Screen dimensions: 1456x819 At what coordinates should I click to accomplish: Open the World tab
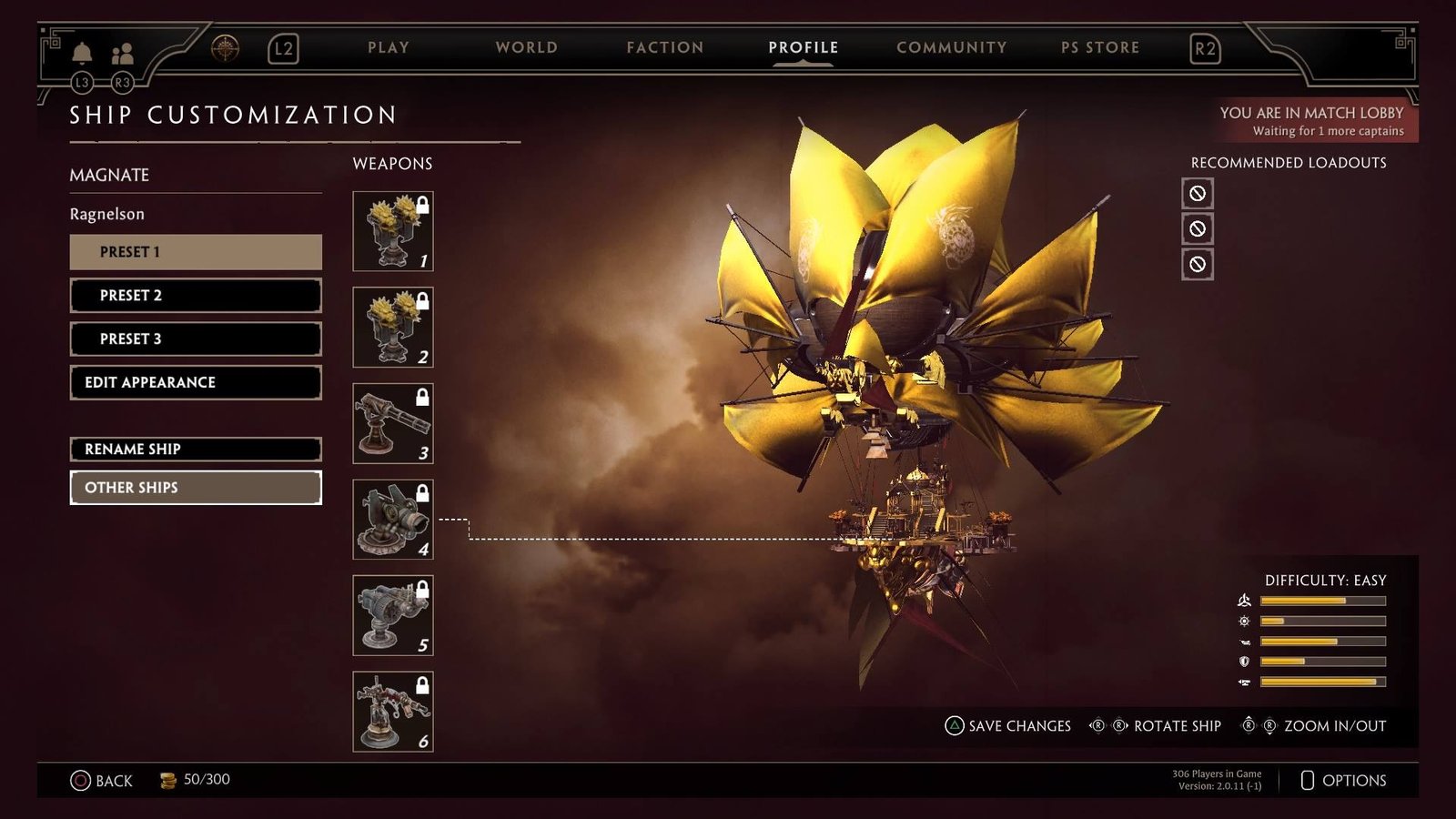[x=526, y=47]
